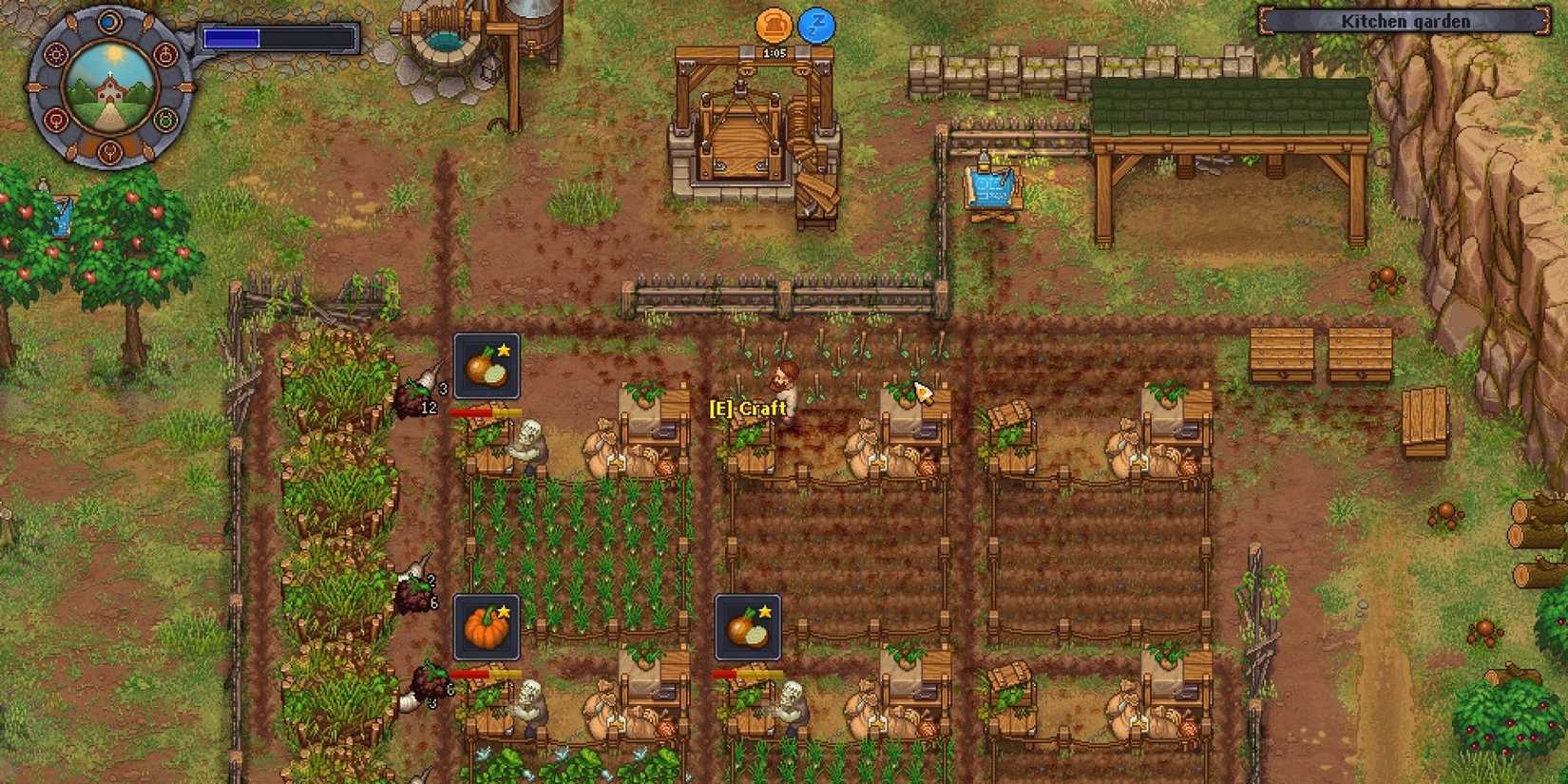Click the green nature symbol on the clock ring
Screen dimensions: 1568x784
[x=163, y=118]
